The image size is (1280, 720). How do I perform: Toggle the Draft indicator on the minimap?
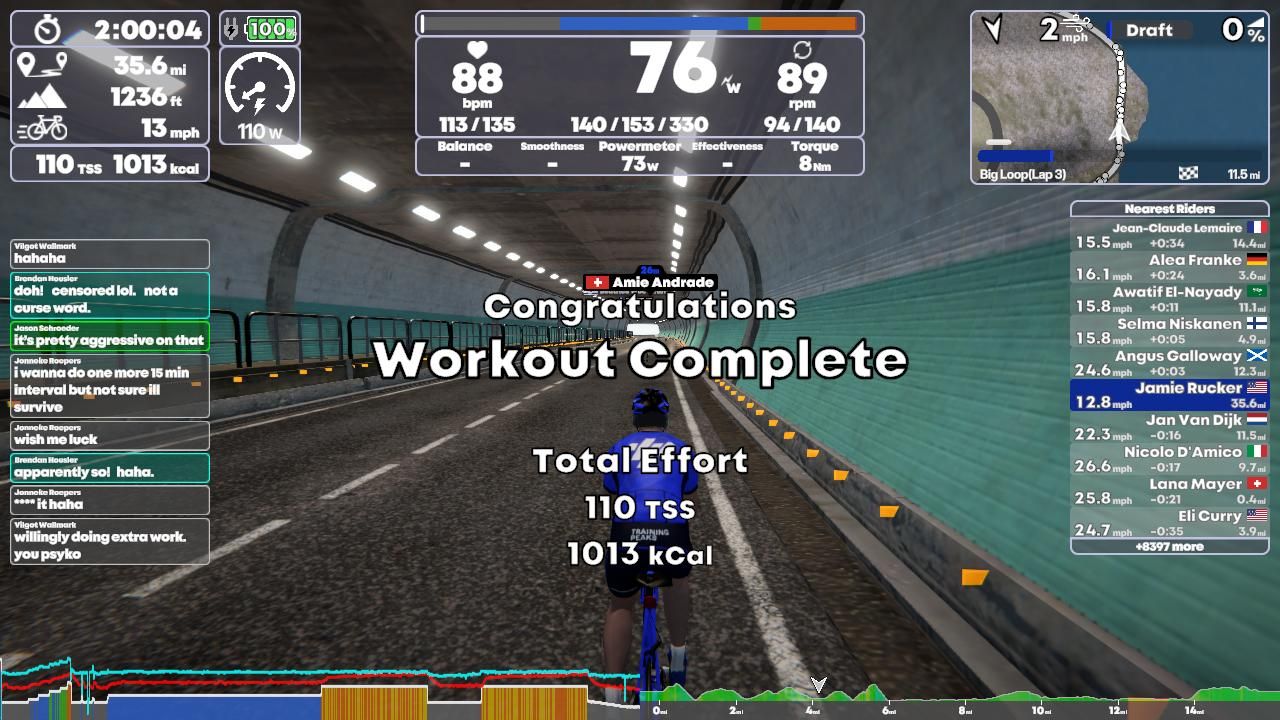click(x=1150, y=29)
